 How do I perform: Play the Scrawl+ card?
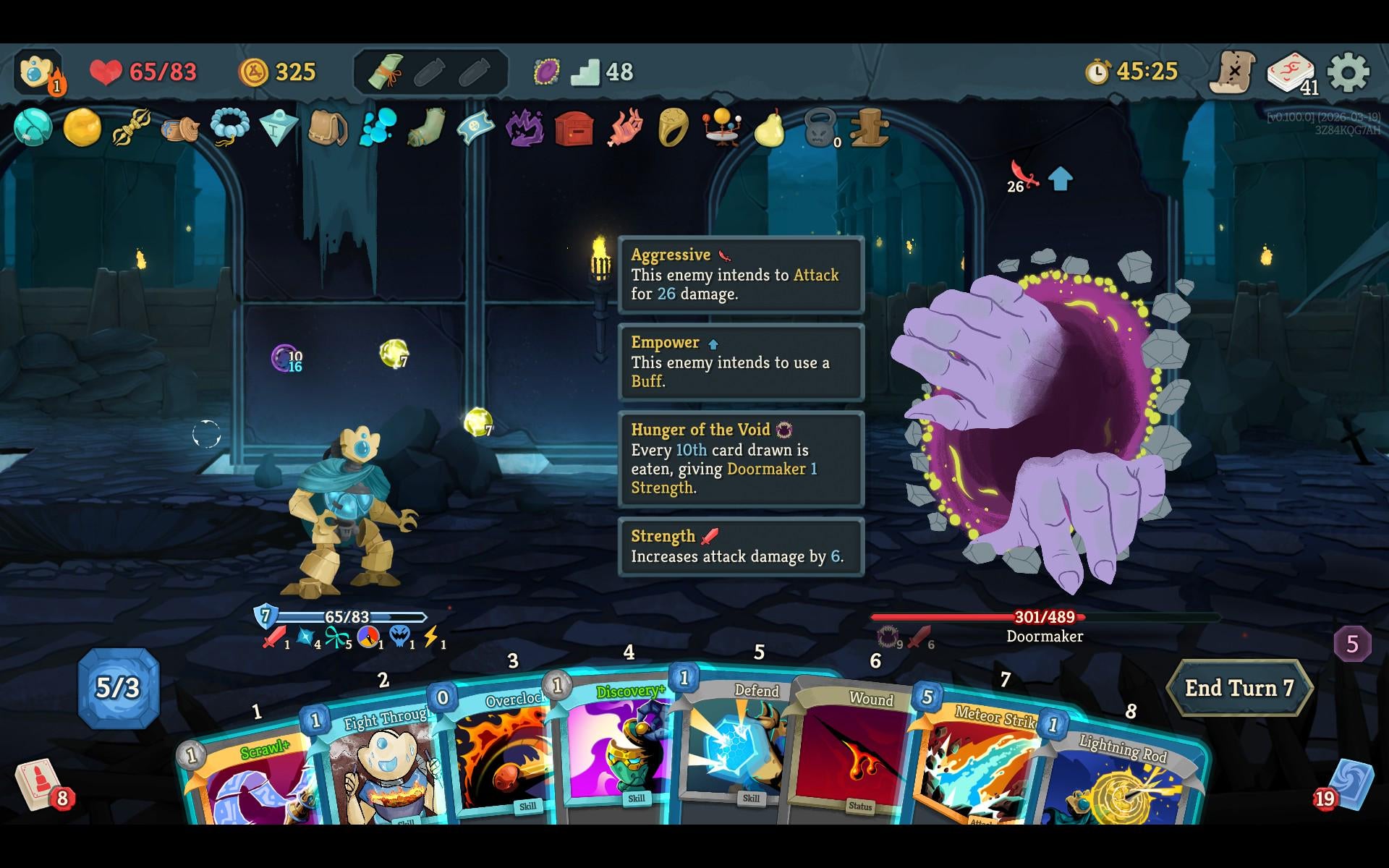(250, 785)
